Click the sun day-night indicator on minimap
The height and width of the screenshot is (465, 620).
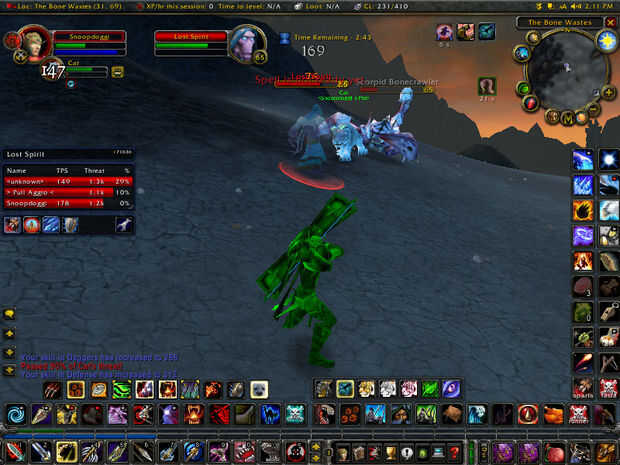tap(606, 42)
